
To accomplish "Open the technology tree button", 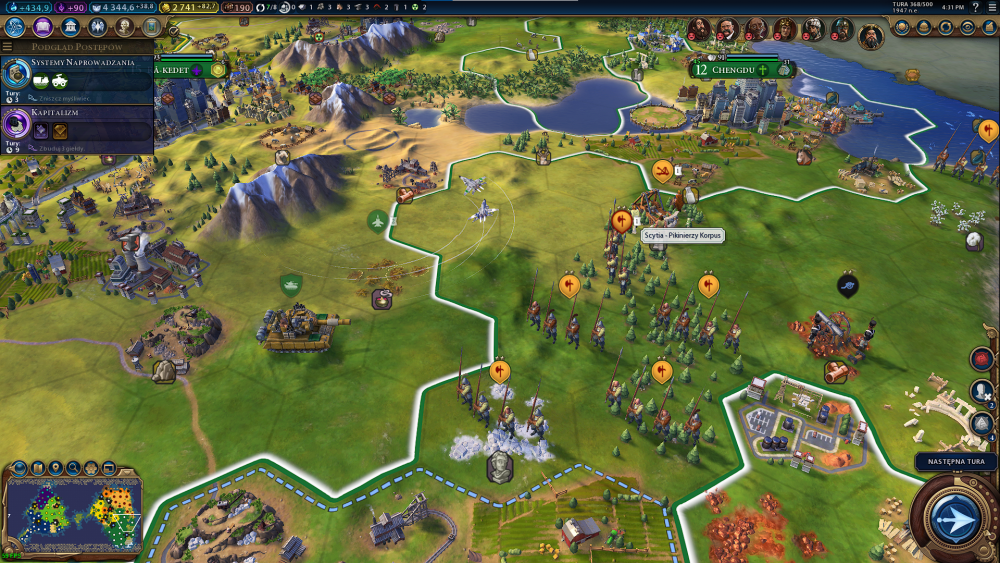I will click(16, 27).
